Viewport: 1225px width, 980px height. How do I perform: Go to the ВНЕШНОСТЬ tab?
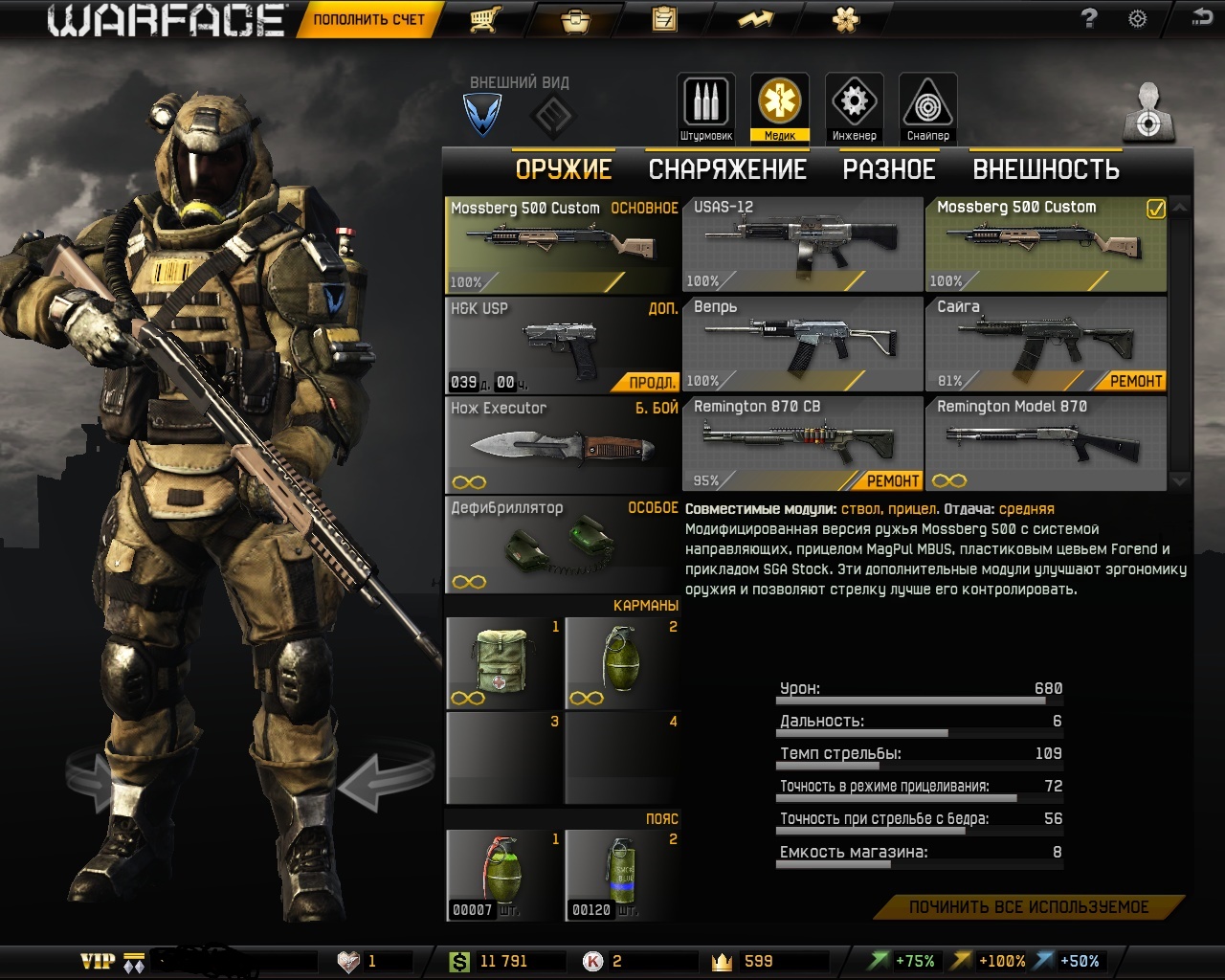coord(1046,169)
